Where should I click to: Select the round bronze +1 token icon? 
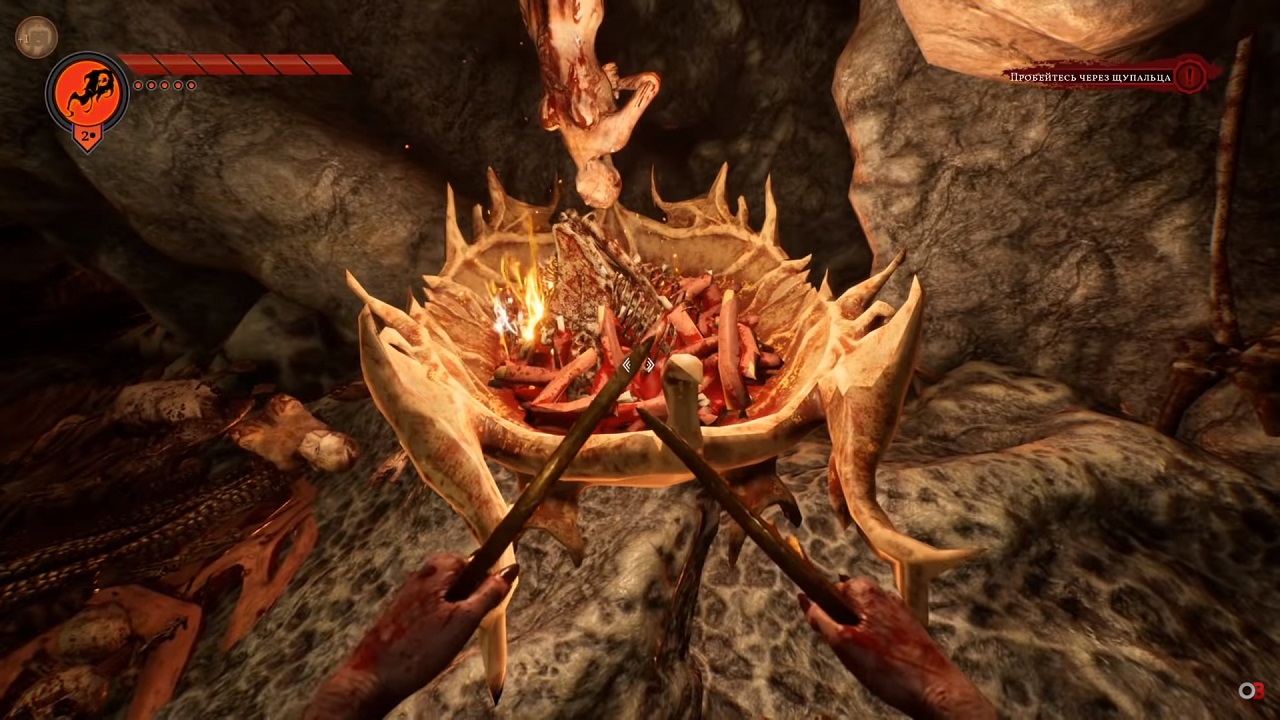coord(36,37)
